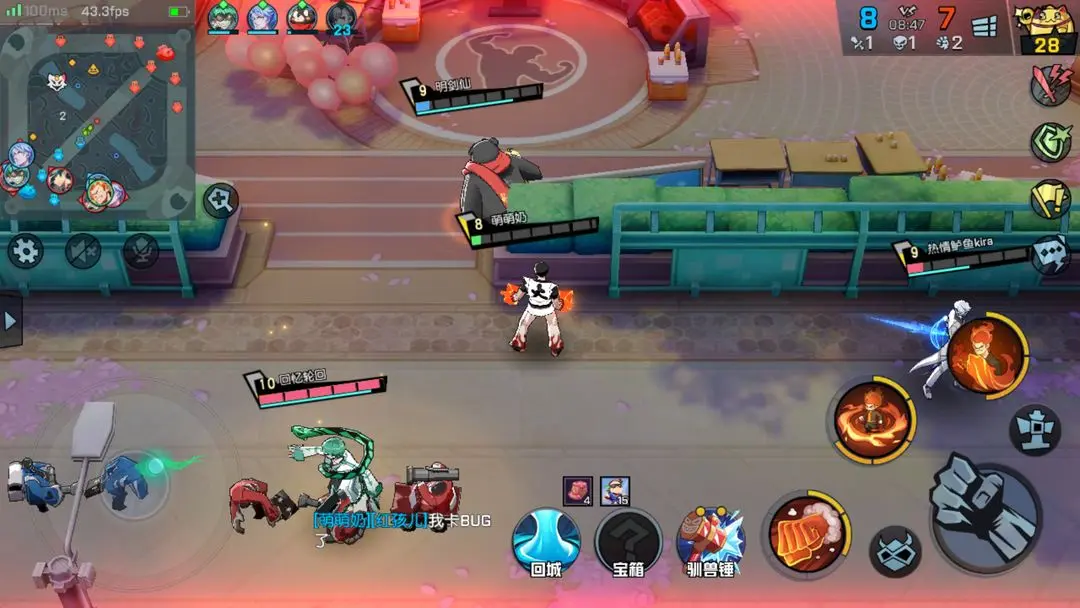This screenshot has height=608, width=1080.
Task: Open the quick chat speech bubble
Action: [1050, 255]
